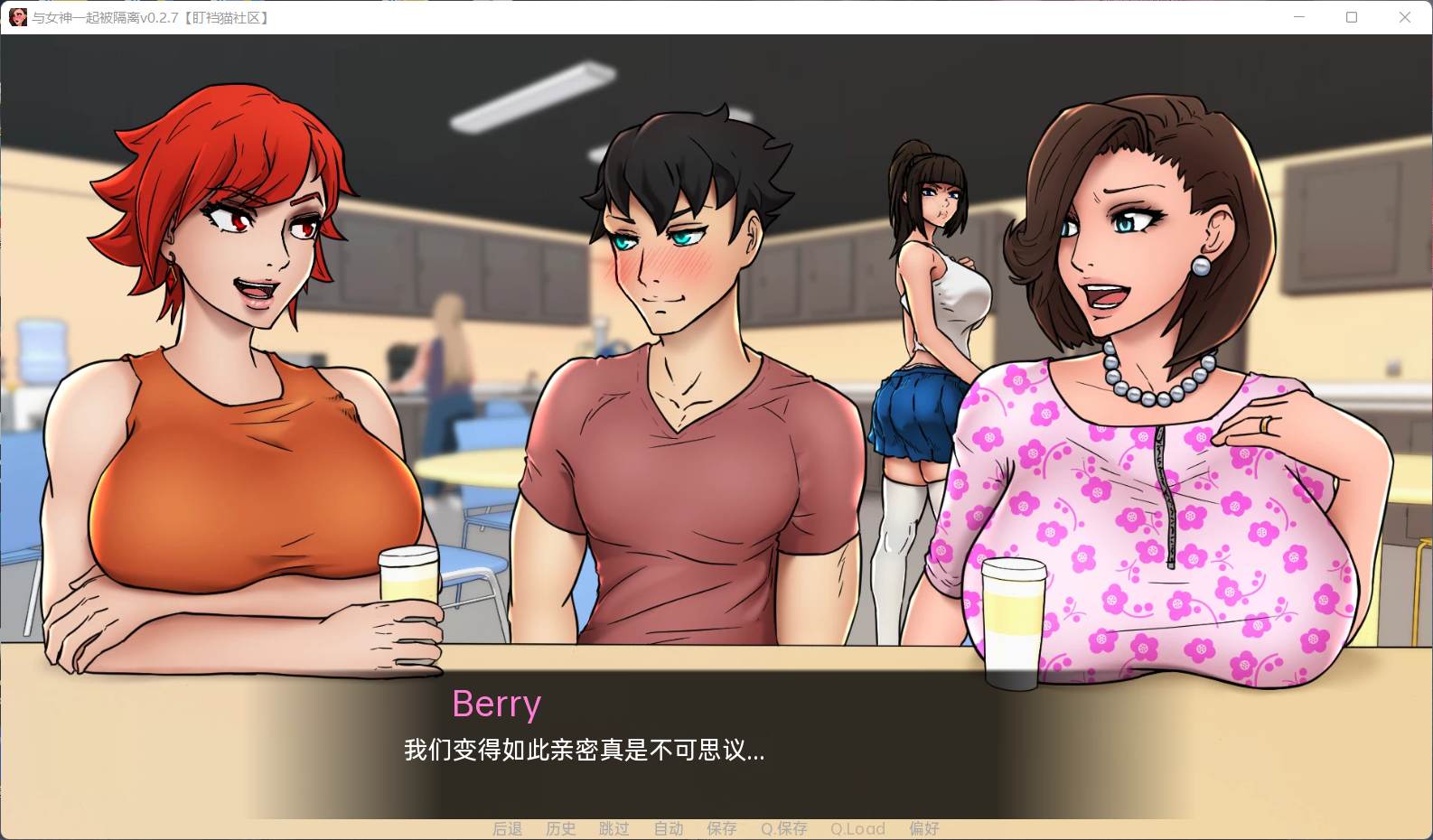
Task: Click the Berry name label above the dialogue
Action: (496, 704)
